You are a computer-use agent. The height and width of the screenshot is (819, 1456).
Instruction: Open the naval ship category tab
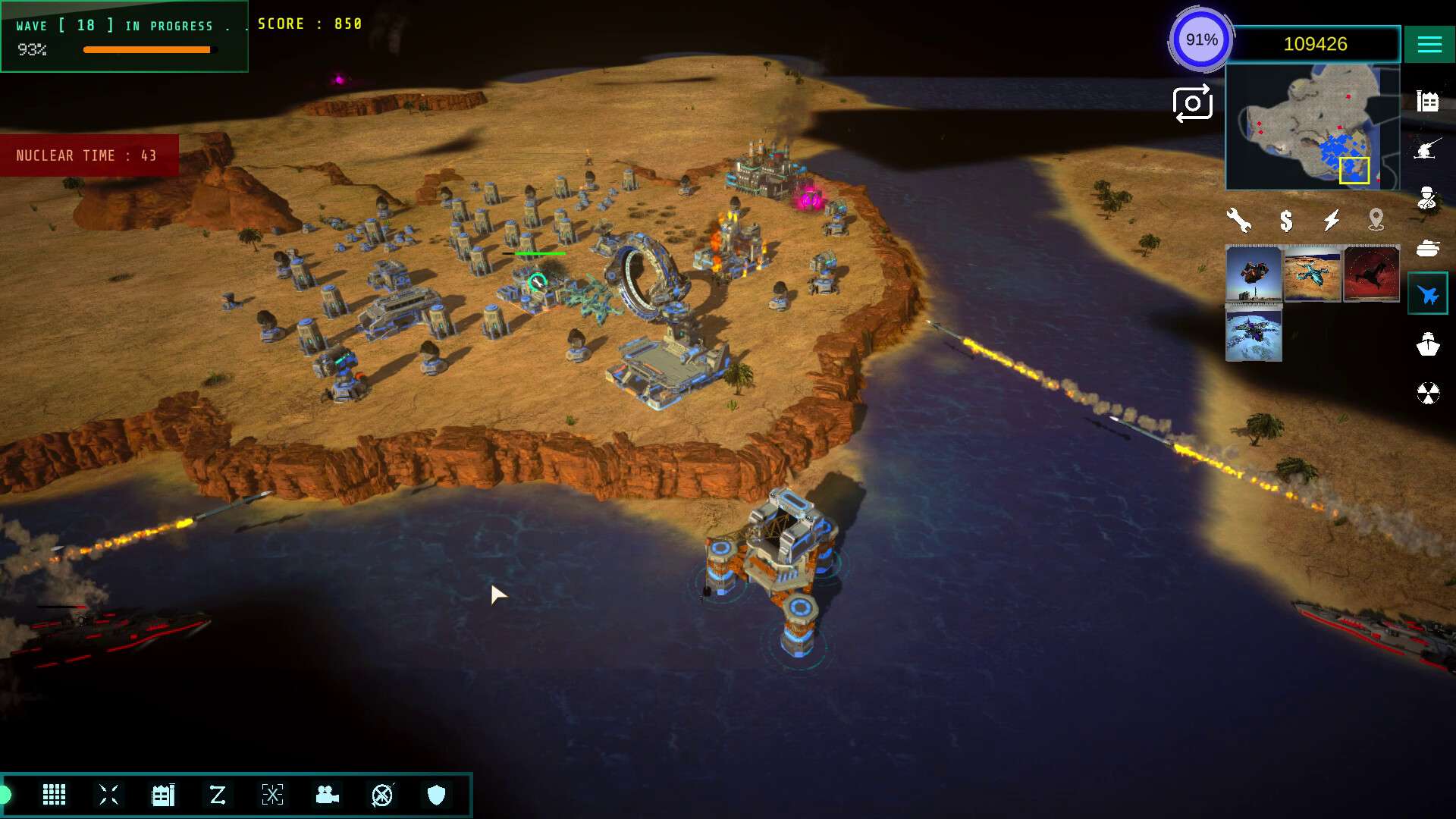click(x=1427, y=344)
